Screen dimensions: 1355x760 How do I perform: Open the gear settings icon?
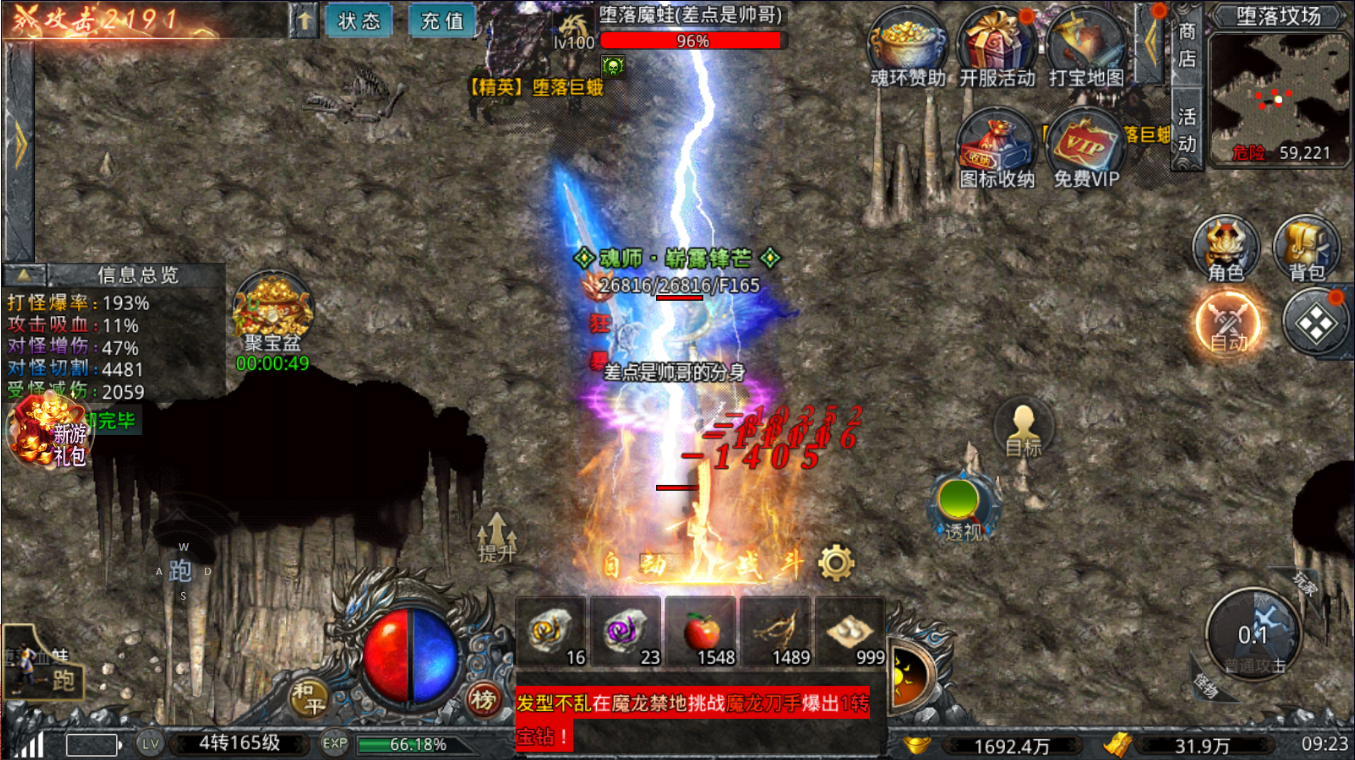coord(836,563)
